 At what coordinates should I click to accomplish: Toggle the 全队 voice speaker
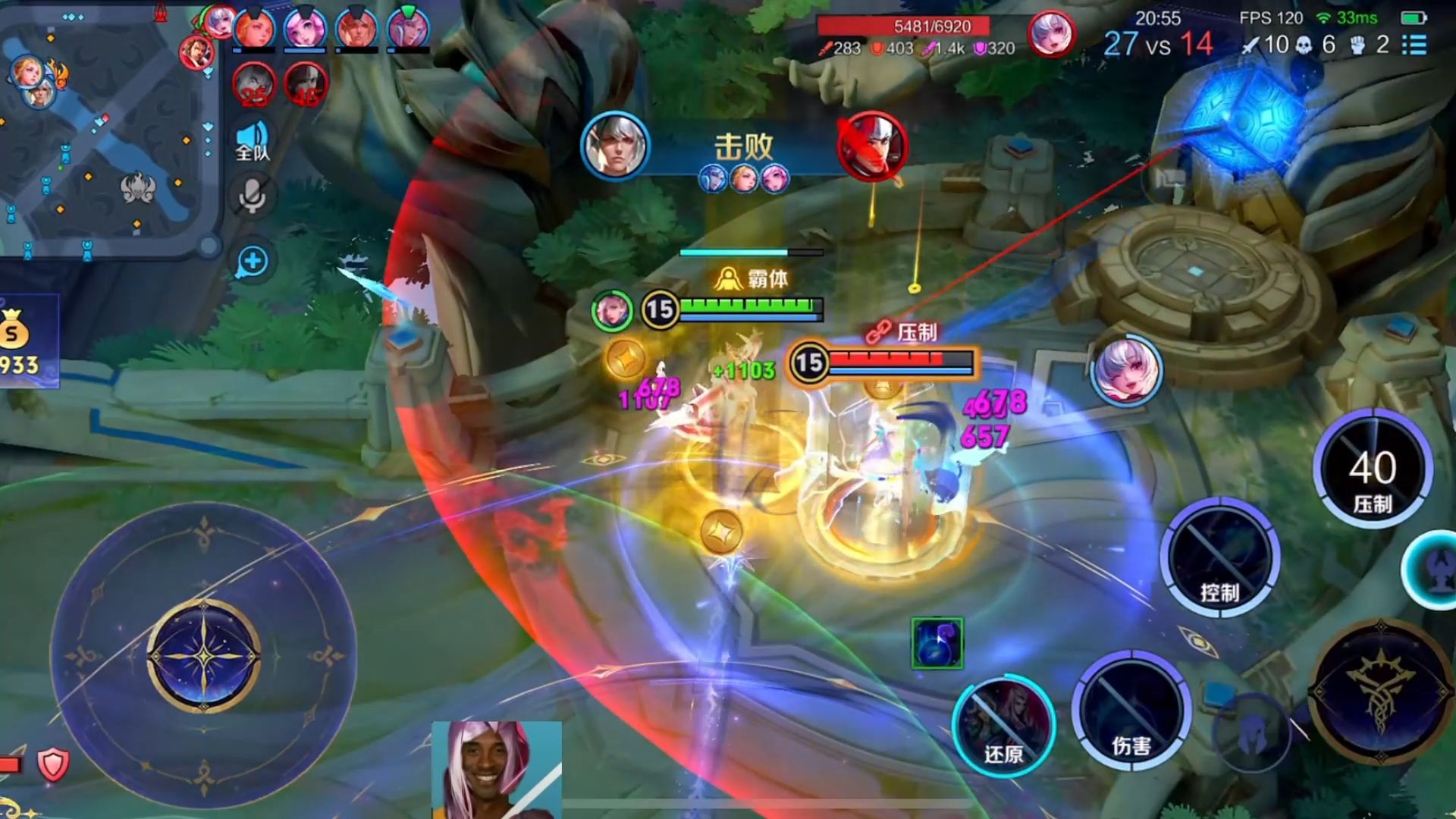point(253,141)
